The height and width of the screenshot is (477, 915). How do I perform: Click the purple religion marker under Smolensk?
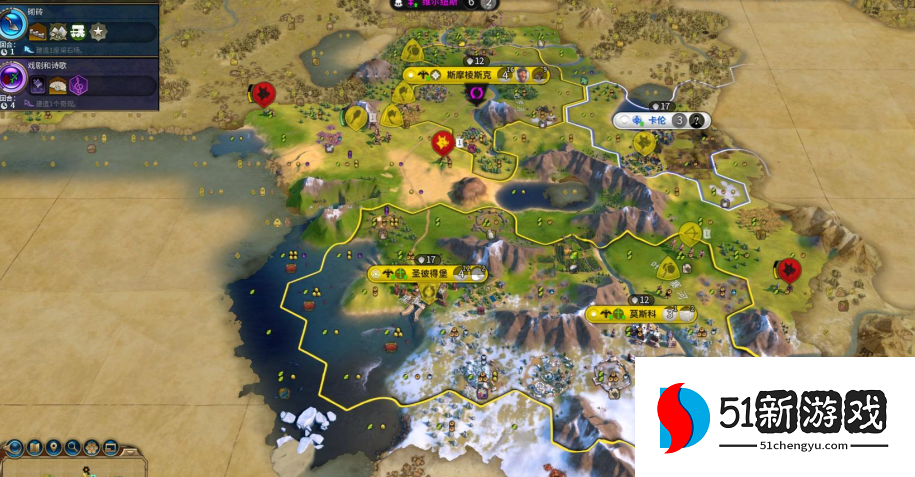pos(478,93)
